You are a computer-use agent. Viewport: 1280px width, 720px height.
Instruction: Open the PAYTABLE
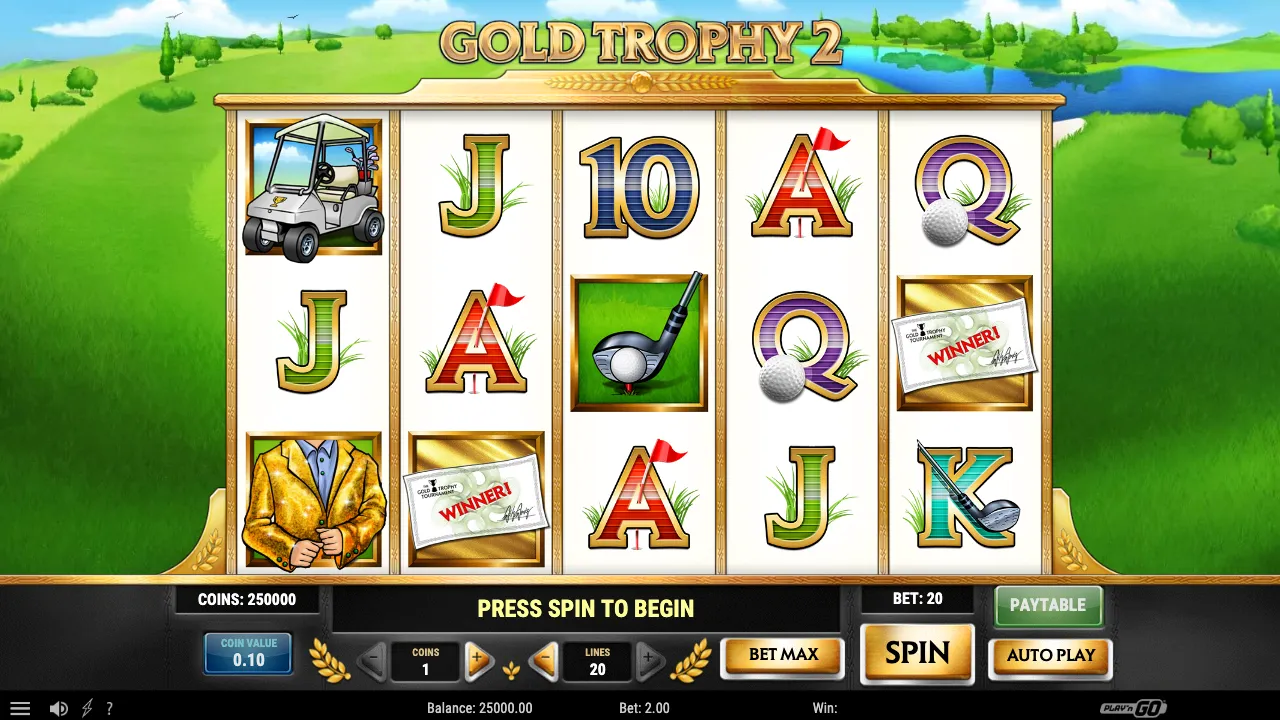pyautogui.click(x=1048, y=605)
